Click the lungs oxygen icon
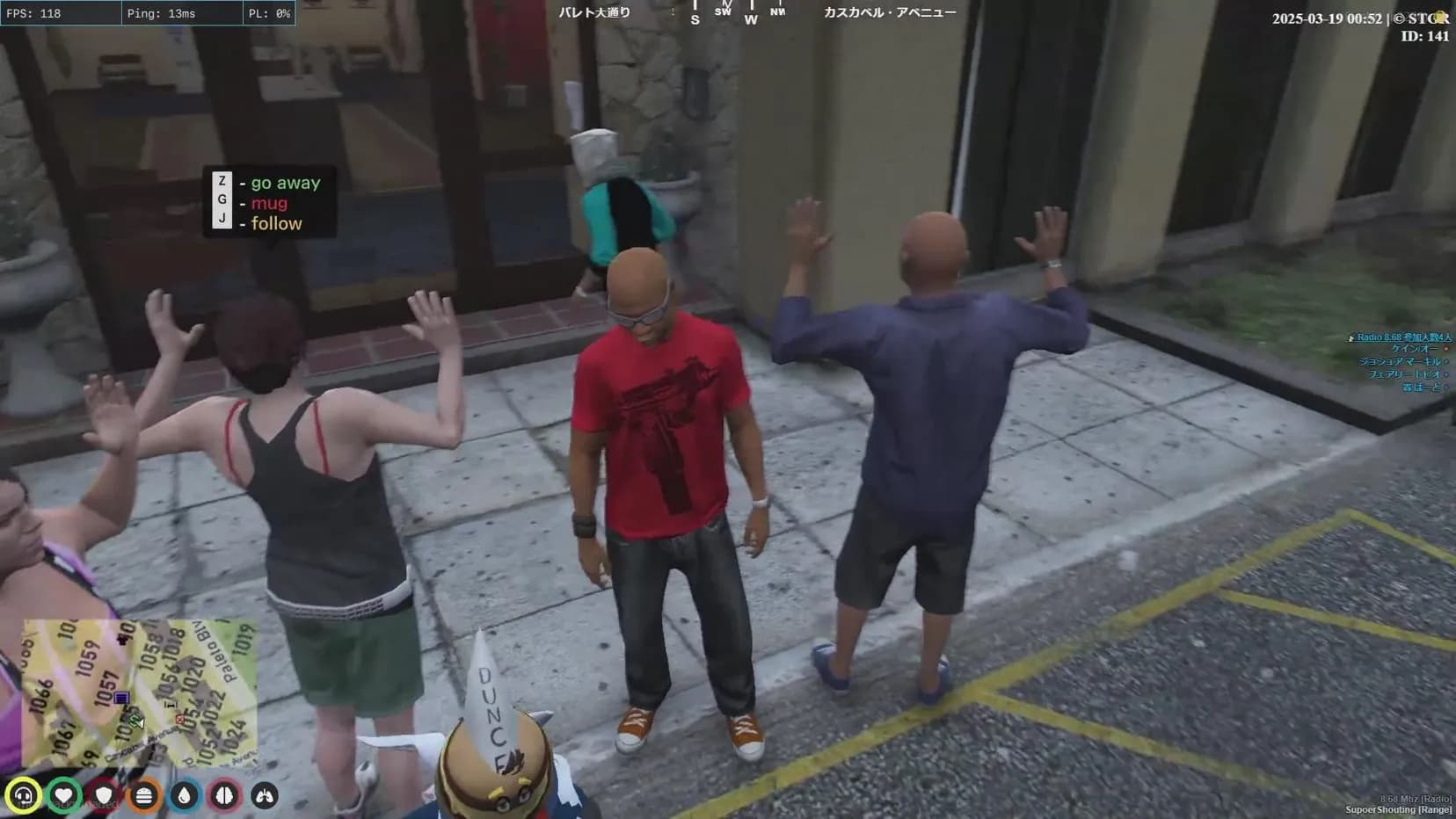Screen dimensions: 1456x819 click(265, 796)
